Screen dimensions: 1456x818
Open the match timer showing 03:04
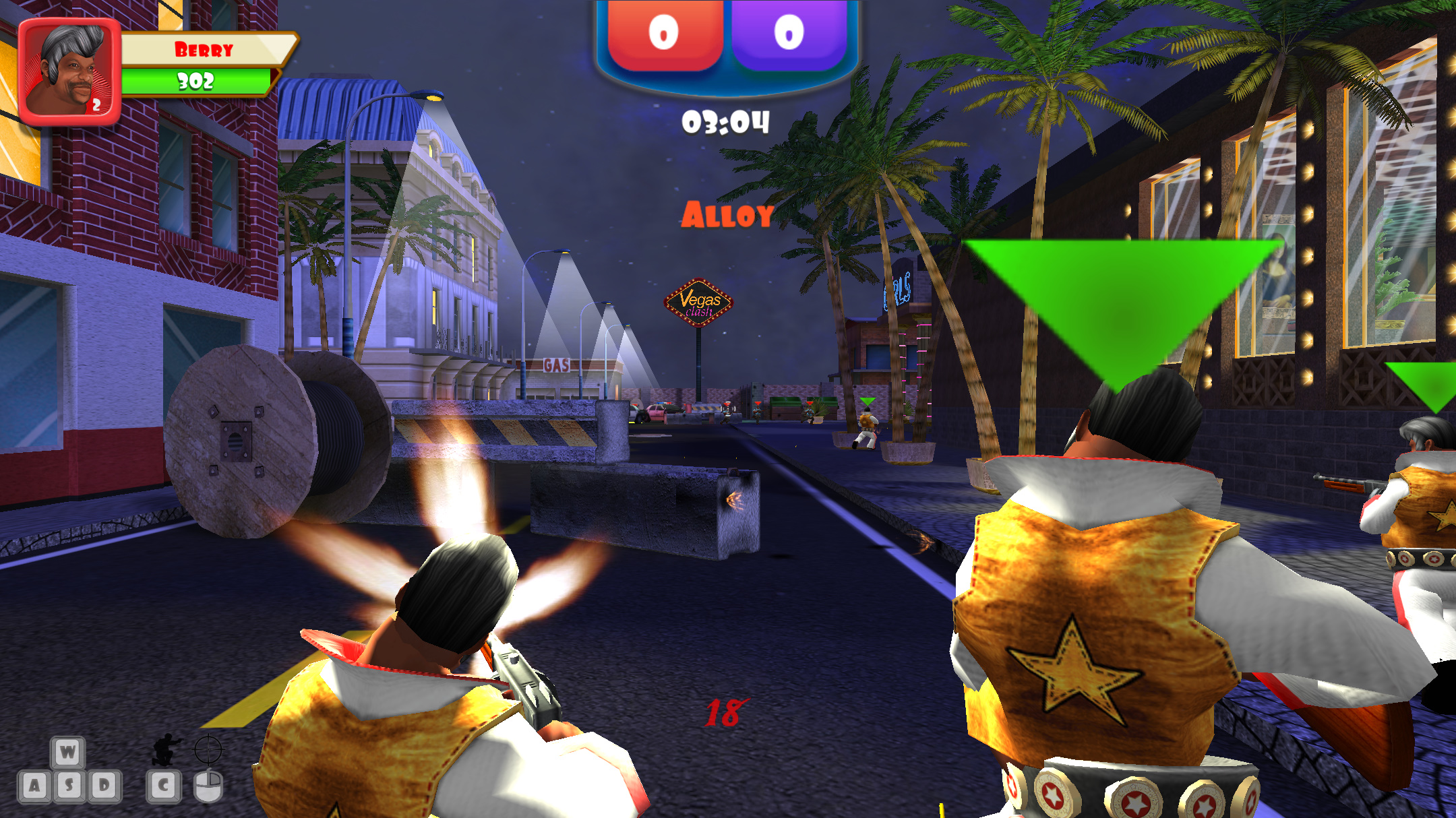click(x=726, y=121)
